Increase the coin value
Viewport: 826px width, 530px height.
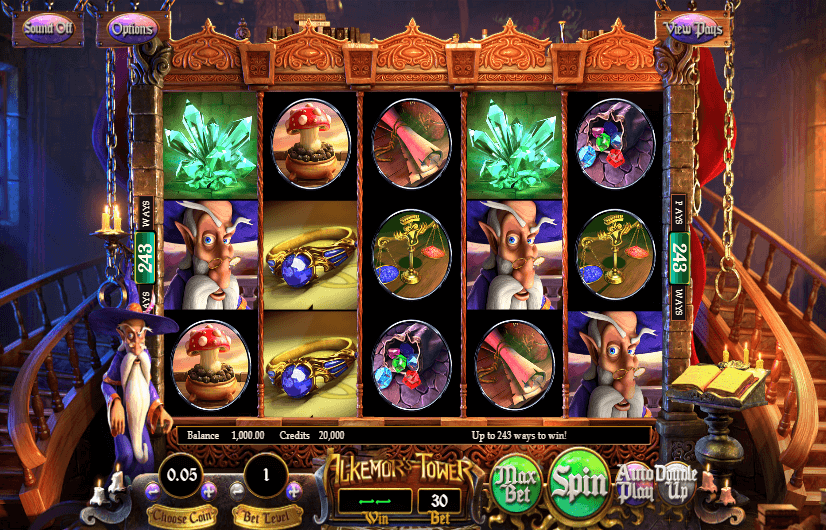[x=209, y=490]
